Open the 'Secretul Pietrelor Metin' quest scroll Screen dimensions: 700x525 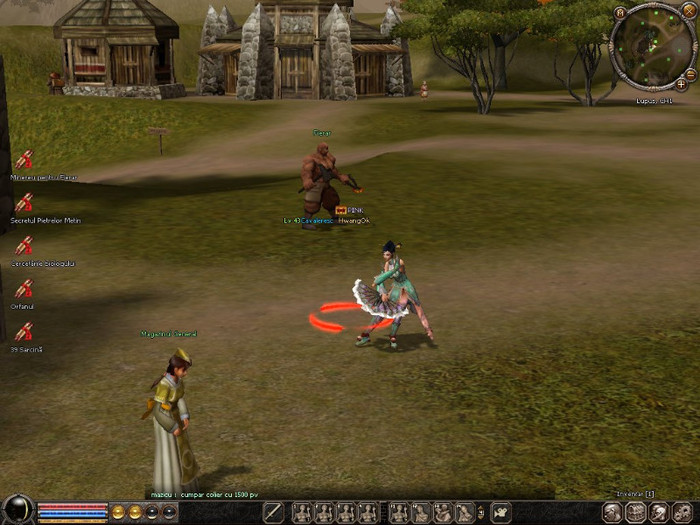tap(23, 203)
